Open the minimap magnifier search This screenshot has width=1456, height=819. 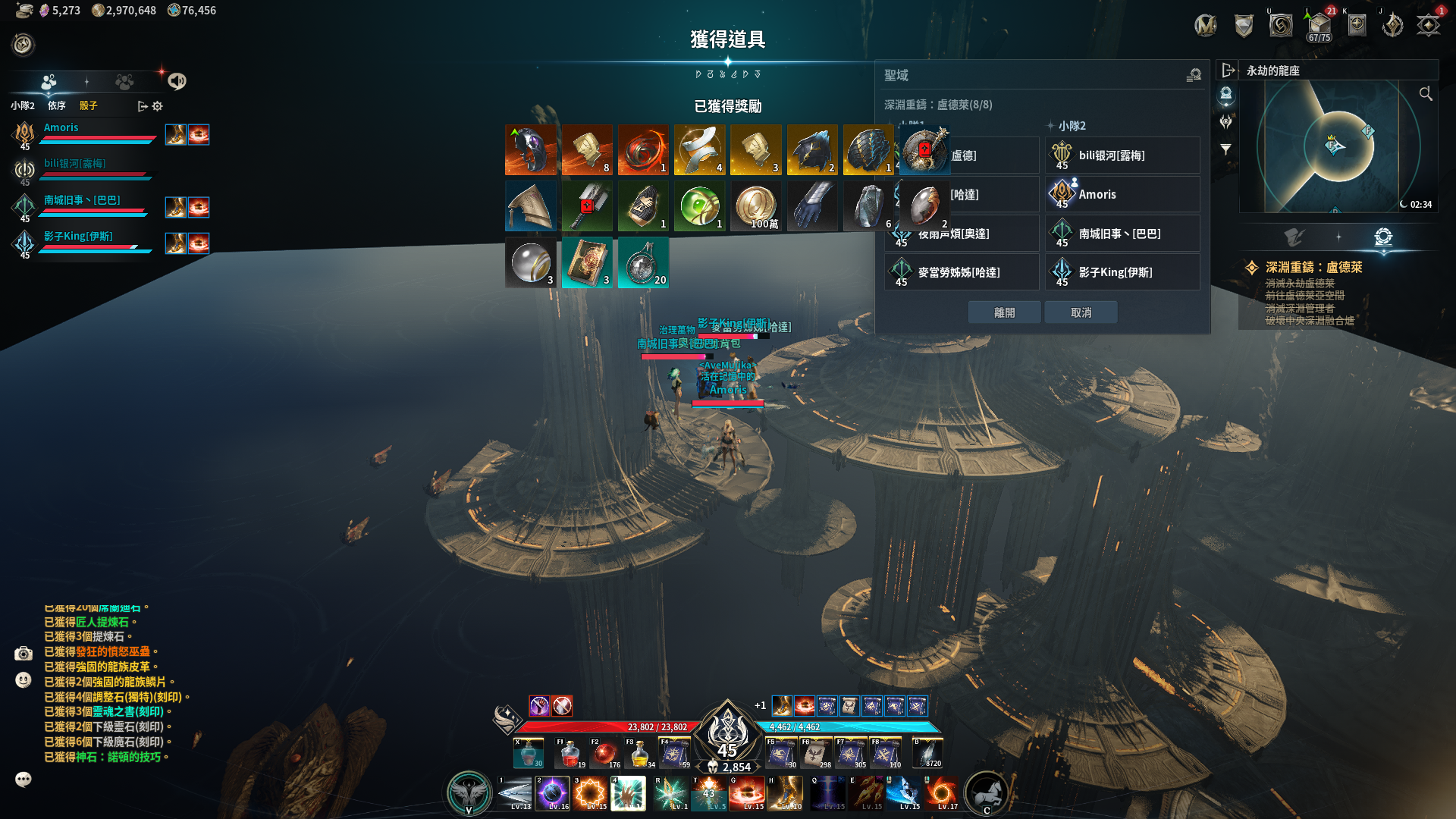[1426, 93]
